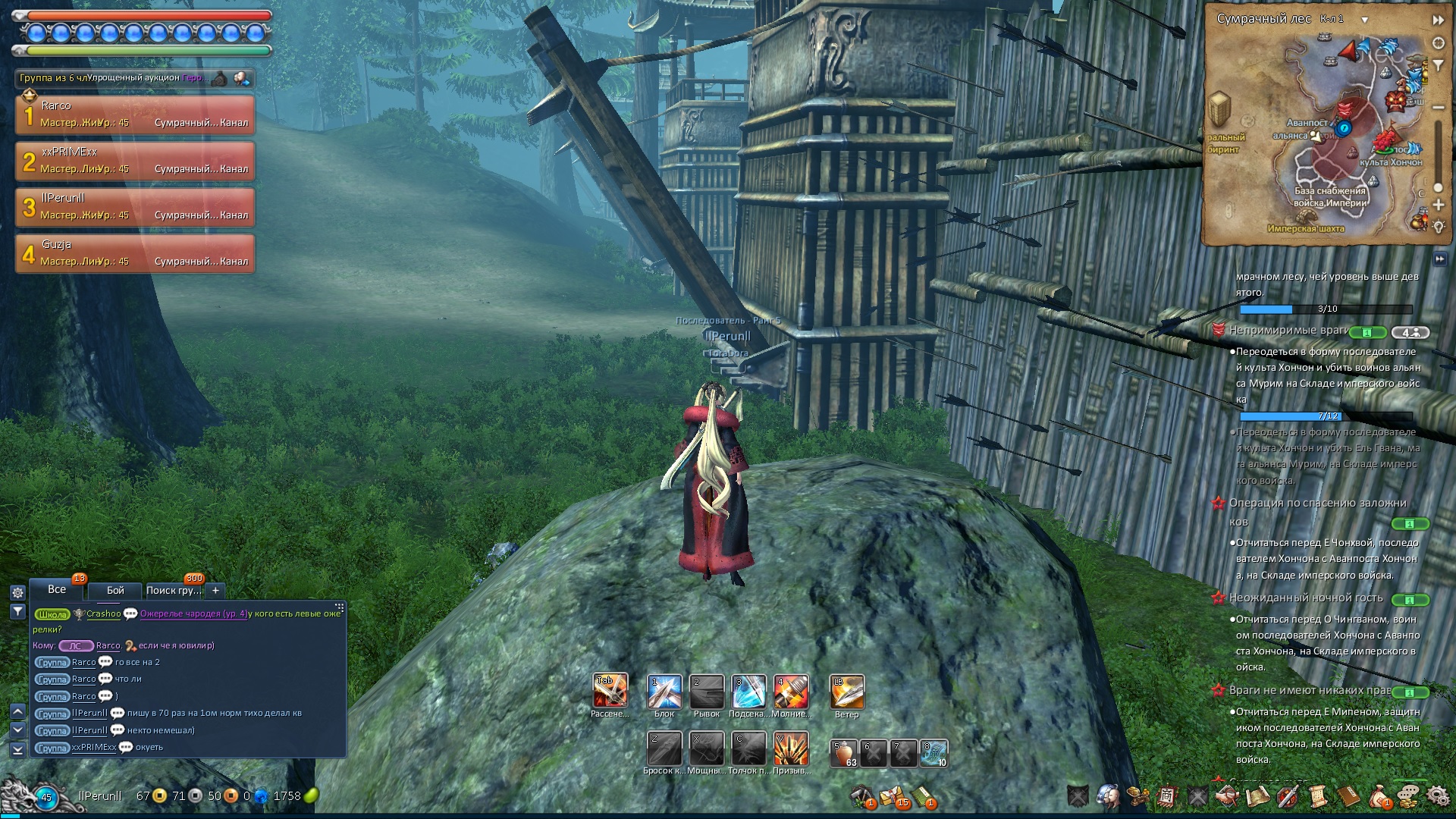Select party member Rarco's frame

[x=135, y=114]
